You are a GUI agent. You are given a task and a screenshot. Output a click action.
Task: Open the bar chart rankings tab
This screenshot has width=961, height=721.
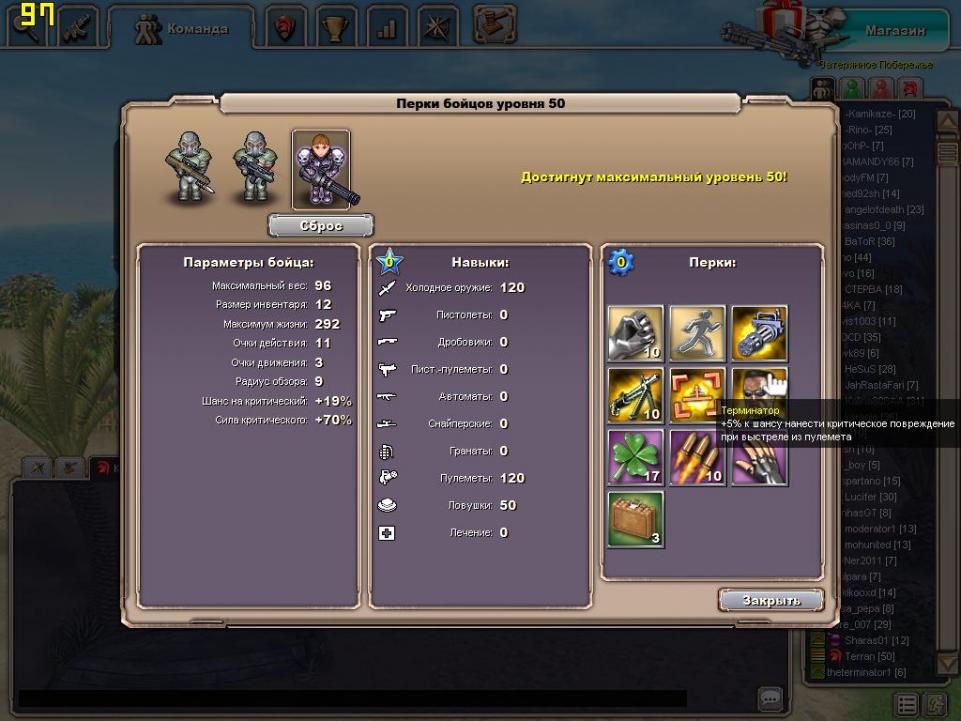click(x=387, y=29)
